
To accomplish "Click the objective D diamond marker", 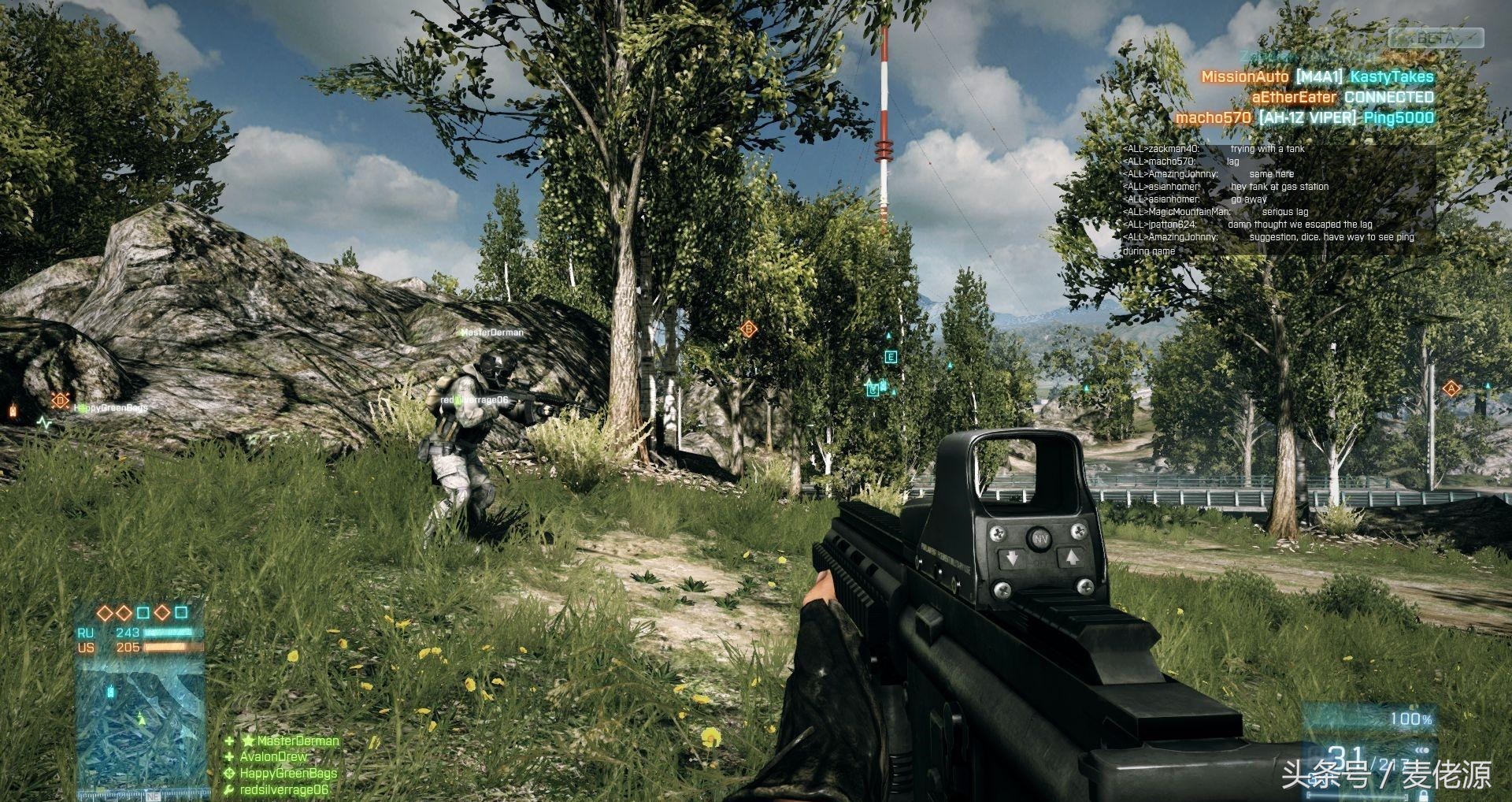I will point(60,400).
